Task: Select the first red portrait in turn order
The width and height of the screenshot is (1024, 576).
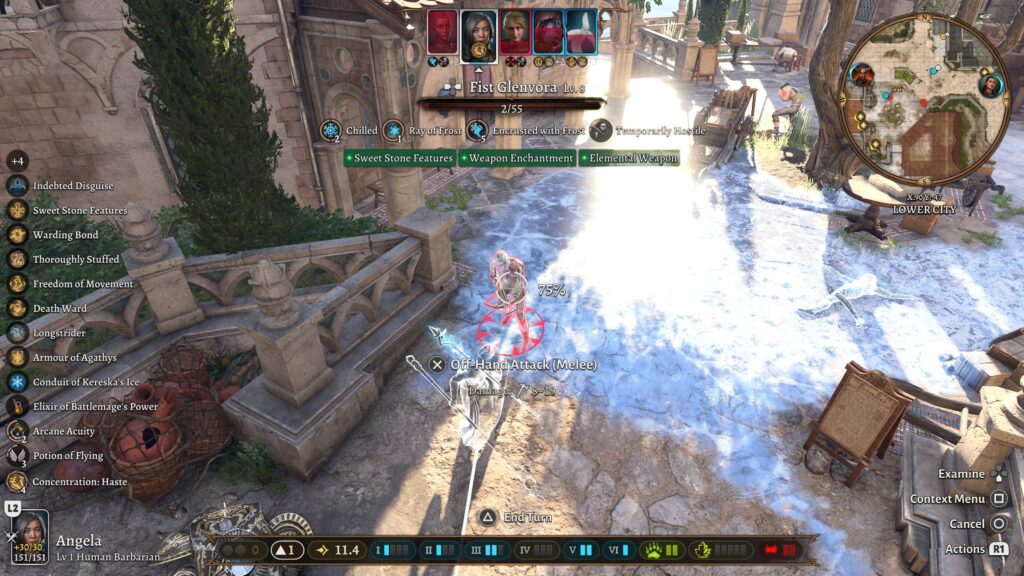Action: (x=442, y=31)
